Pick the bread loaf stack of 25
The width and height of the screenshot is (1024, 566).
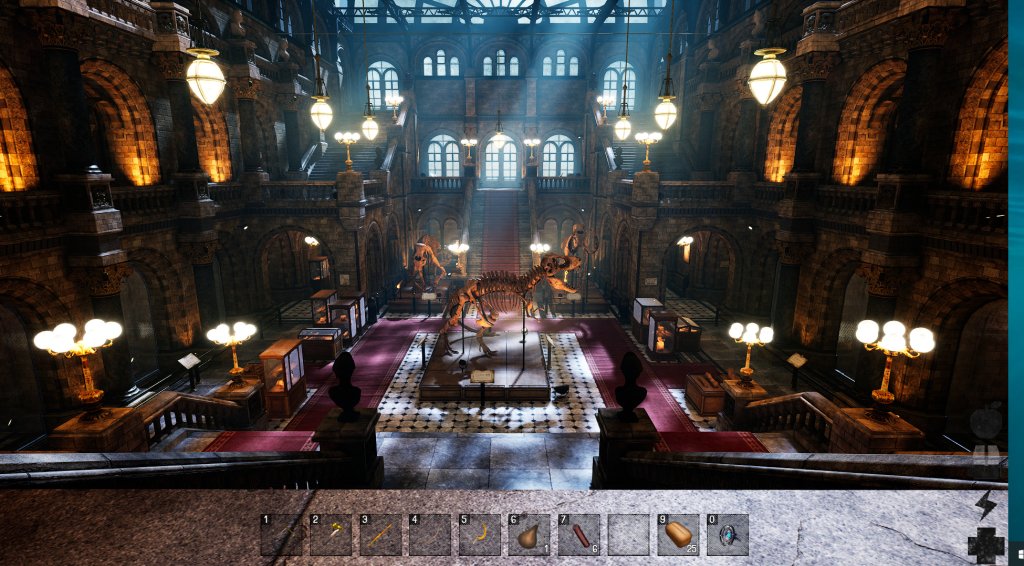coord(677,535)
